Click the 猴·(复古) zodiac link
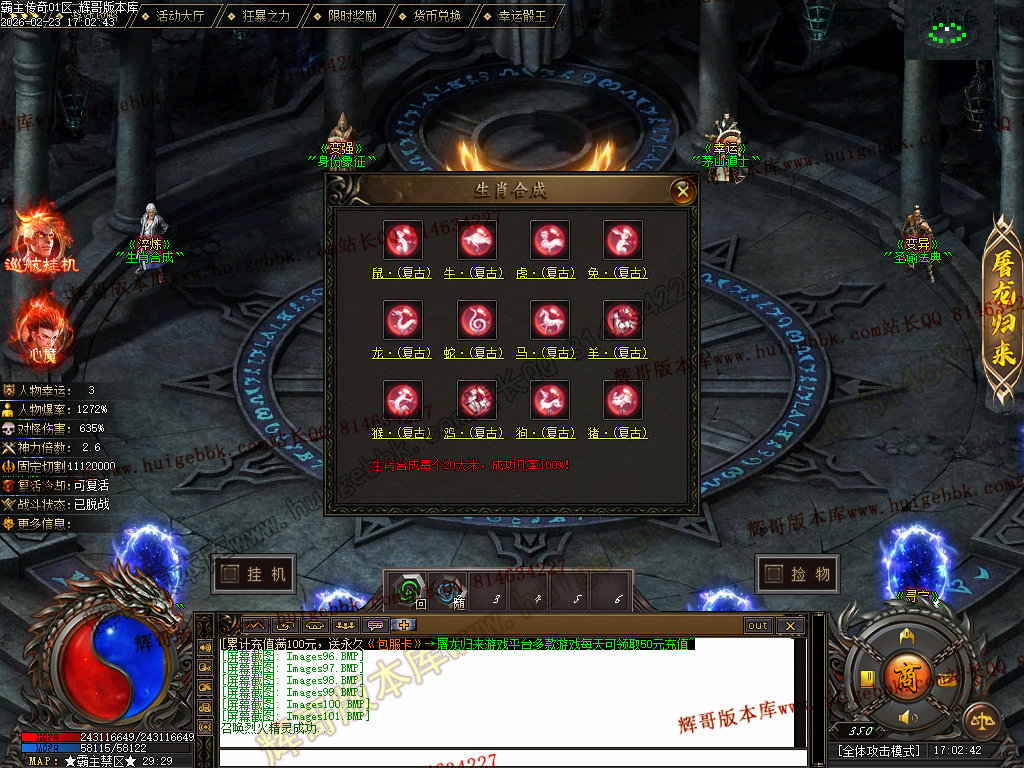The image size is (1024, 768). pos(404,433)
